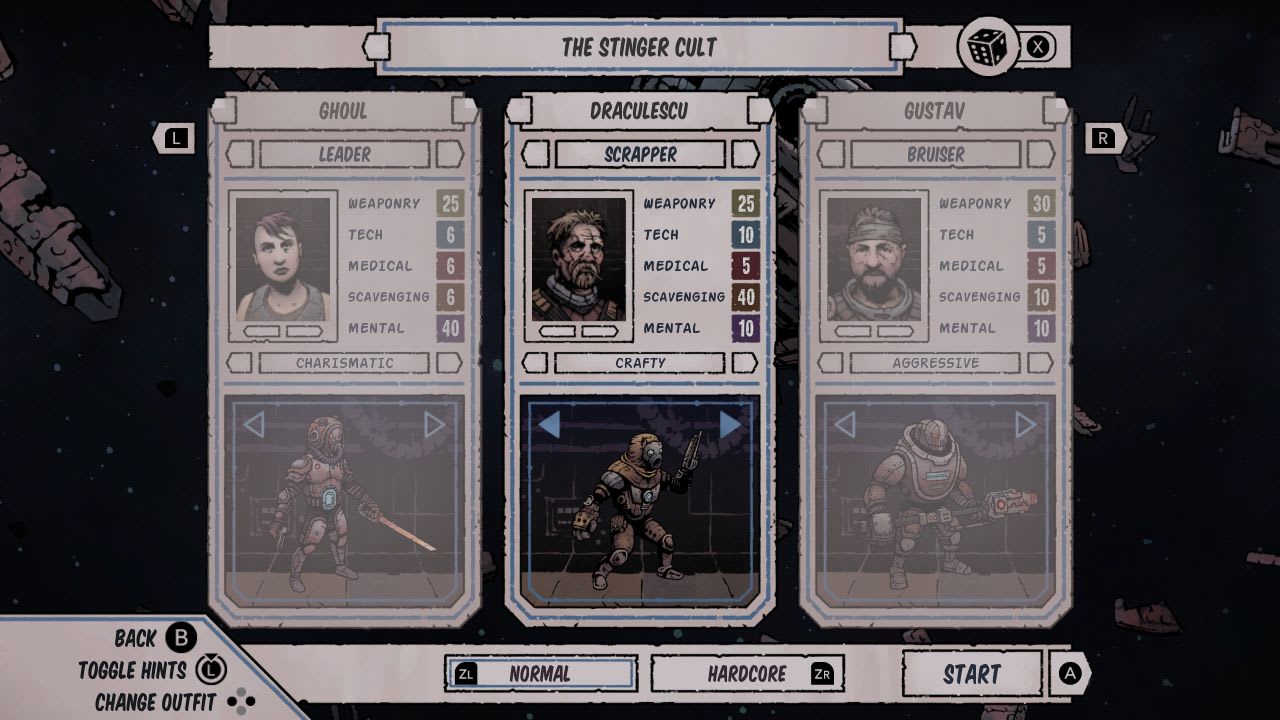Click the dice reroll icon

(988, 47)
